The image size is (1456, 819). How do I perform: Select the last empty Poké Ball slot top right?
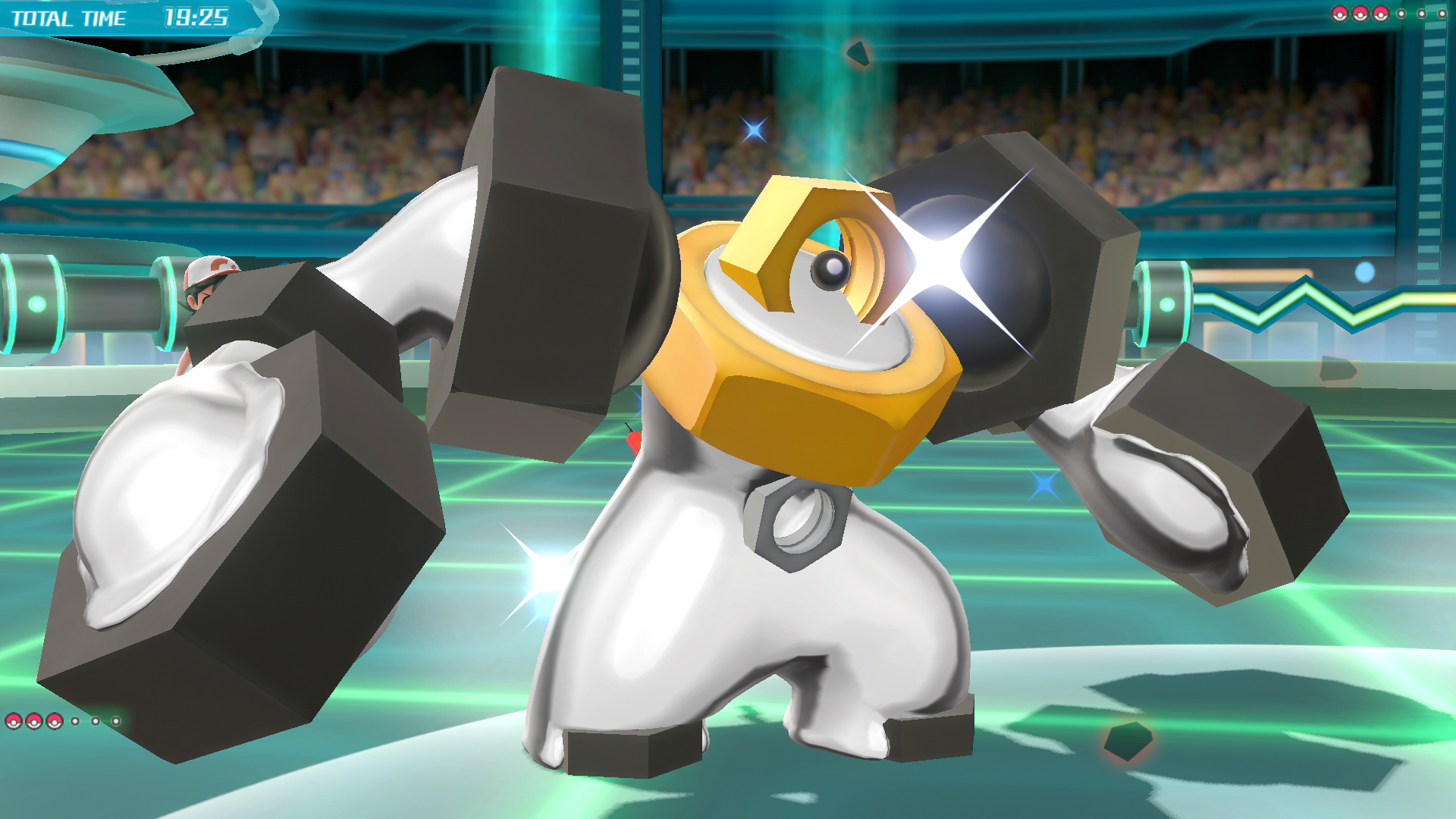(1442, 14)
